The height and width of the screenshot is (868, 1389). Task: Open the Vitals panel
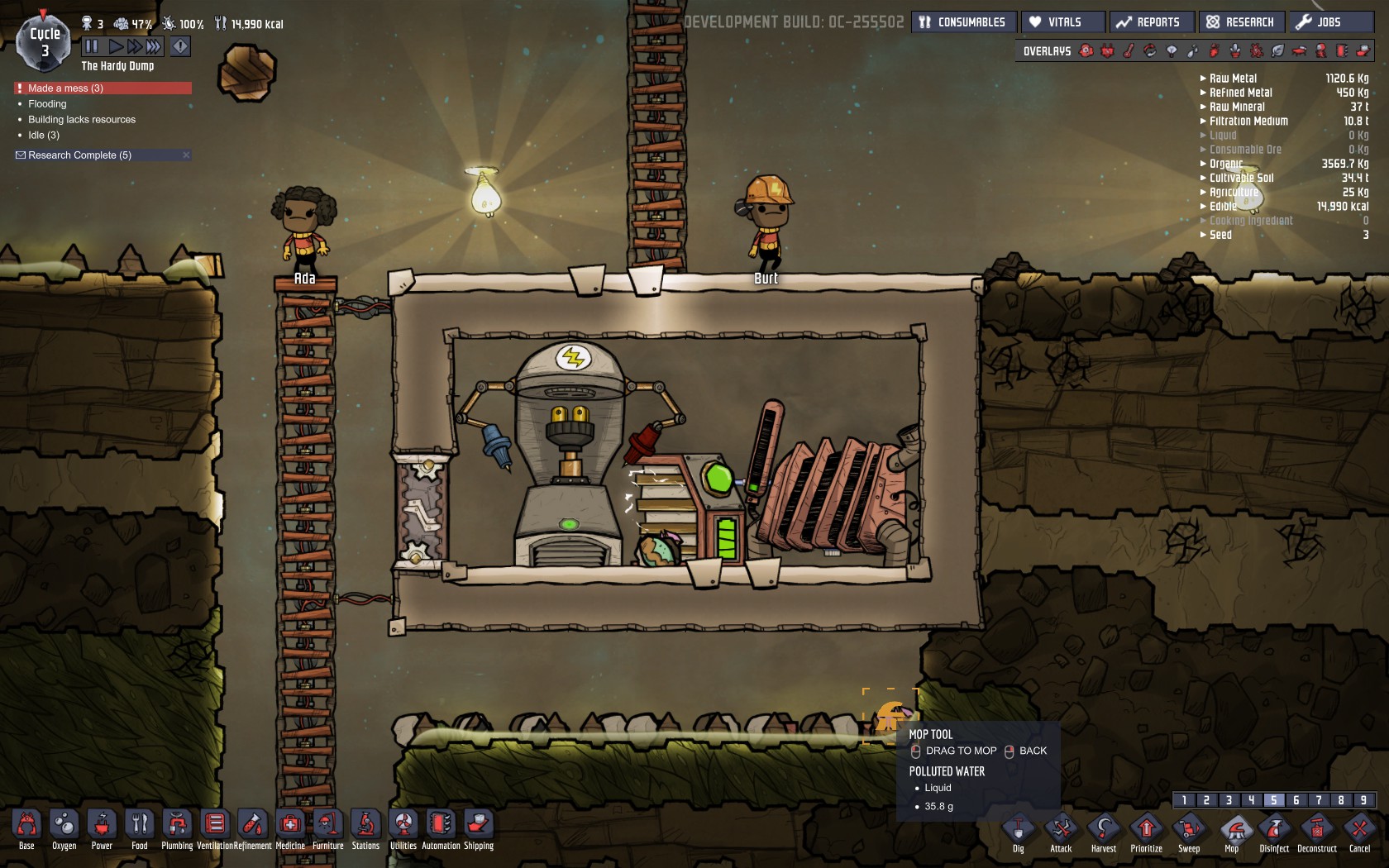(x=1062, y=22)
